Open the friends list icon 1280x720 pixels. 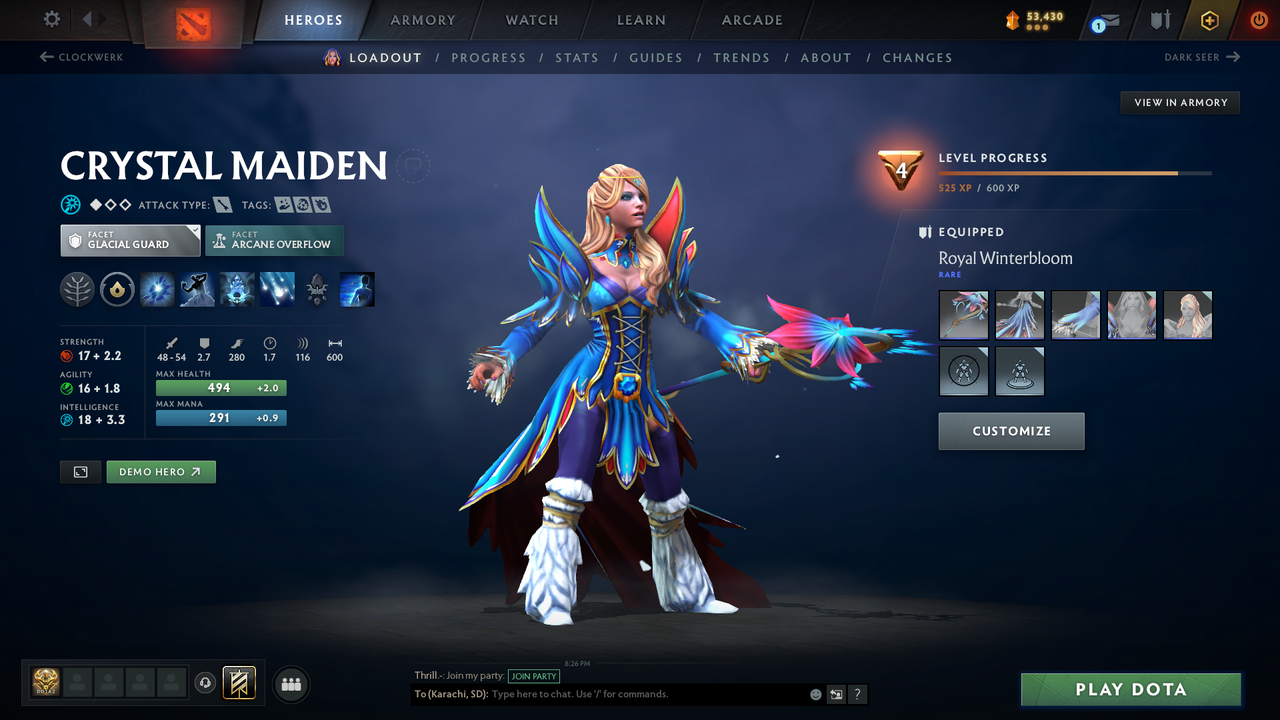[290, 684]
